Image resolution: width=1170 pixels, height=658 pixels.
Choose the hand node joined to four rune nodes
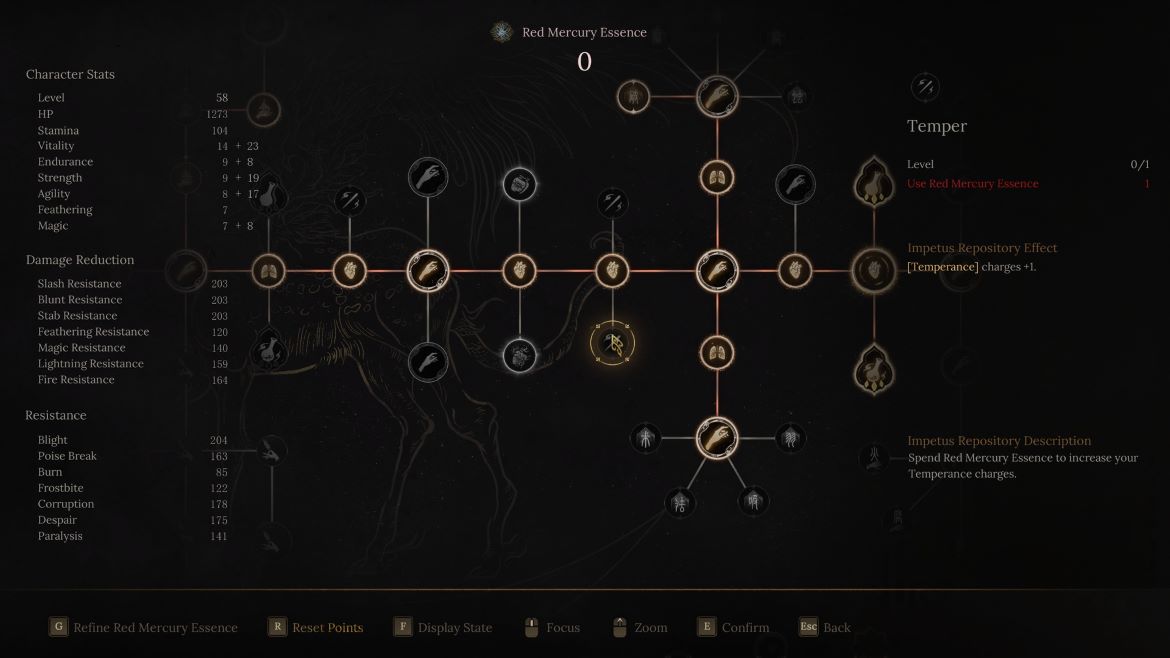717,435
